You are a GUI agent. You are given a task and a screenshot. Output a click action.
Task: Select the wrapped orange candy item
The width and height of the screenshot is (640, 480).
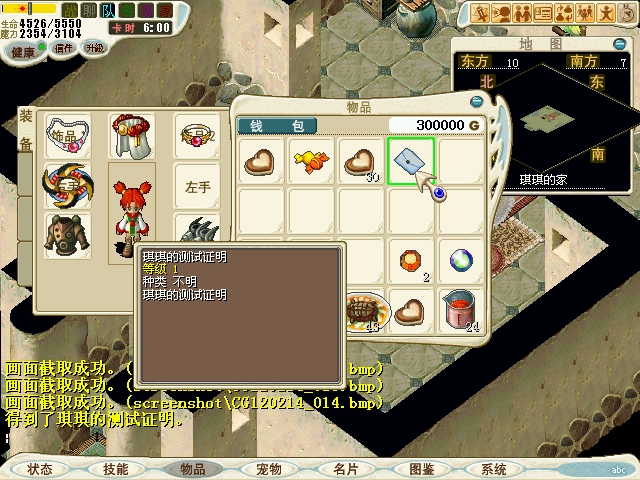(x=310, y=160)
